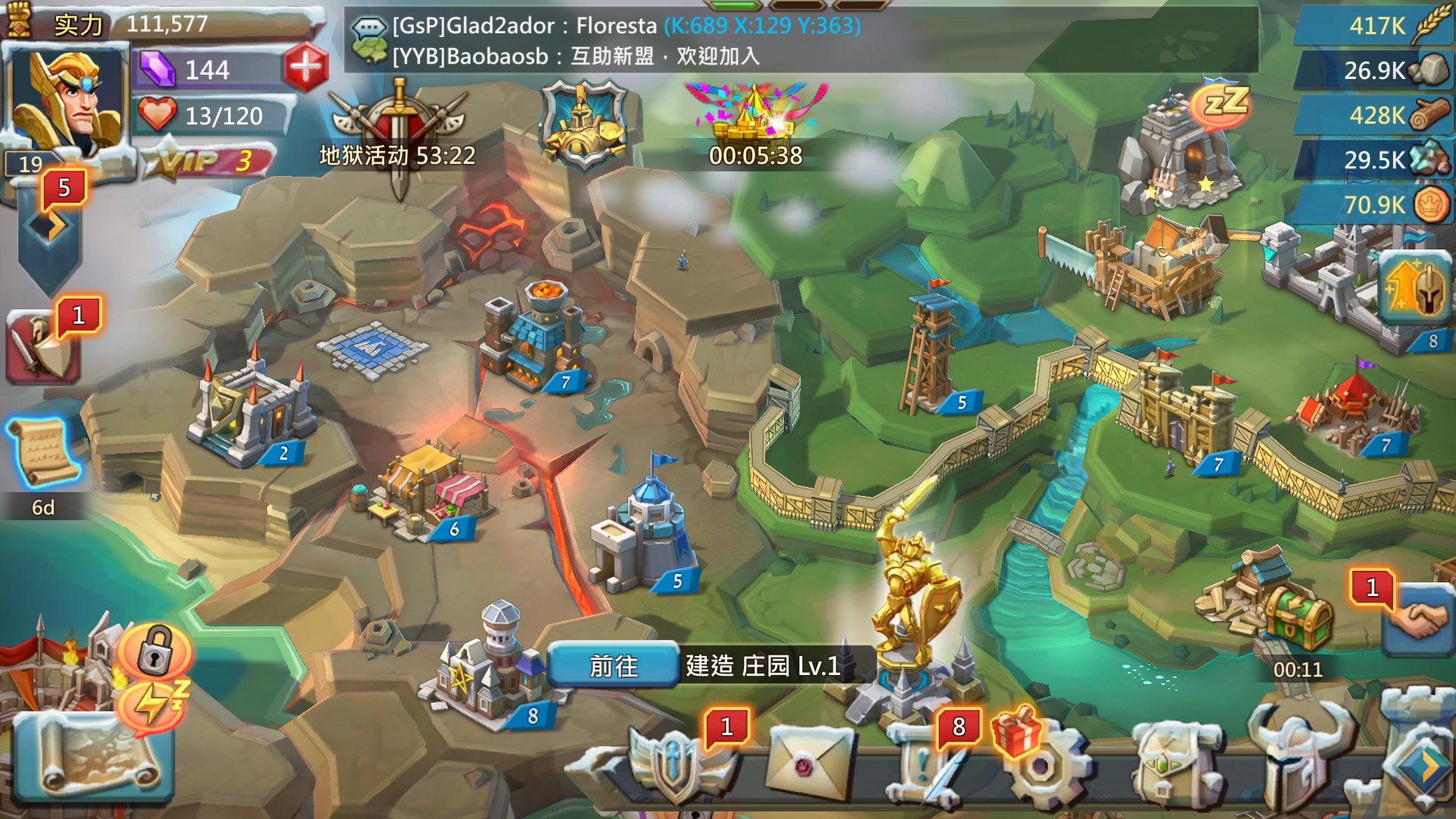Expand the side banner with badge 5
Image resolution: width=1456 pixels, height=819 pixels.
50,227
